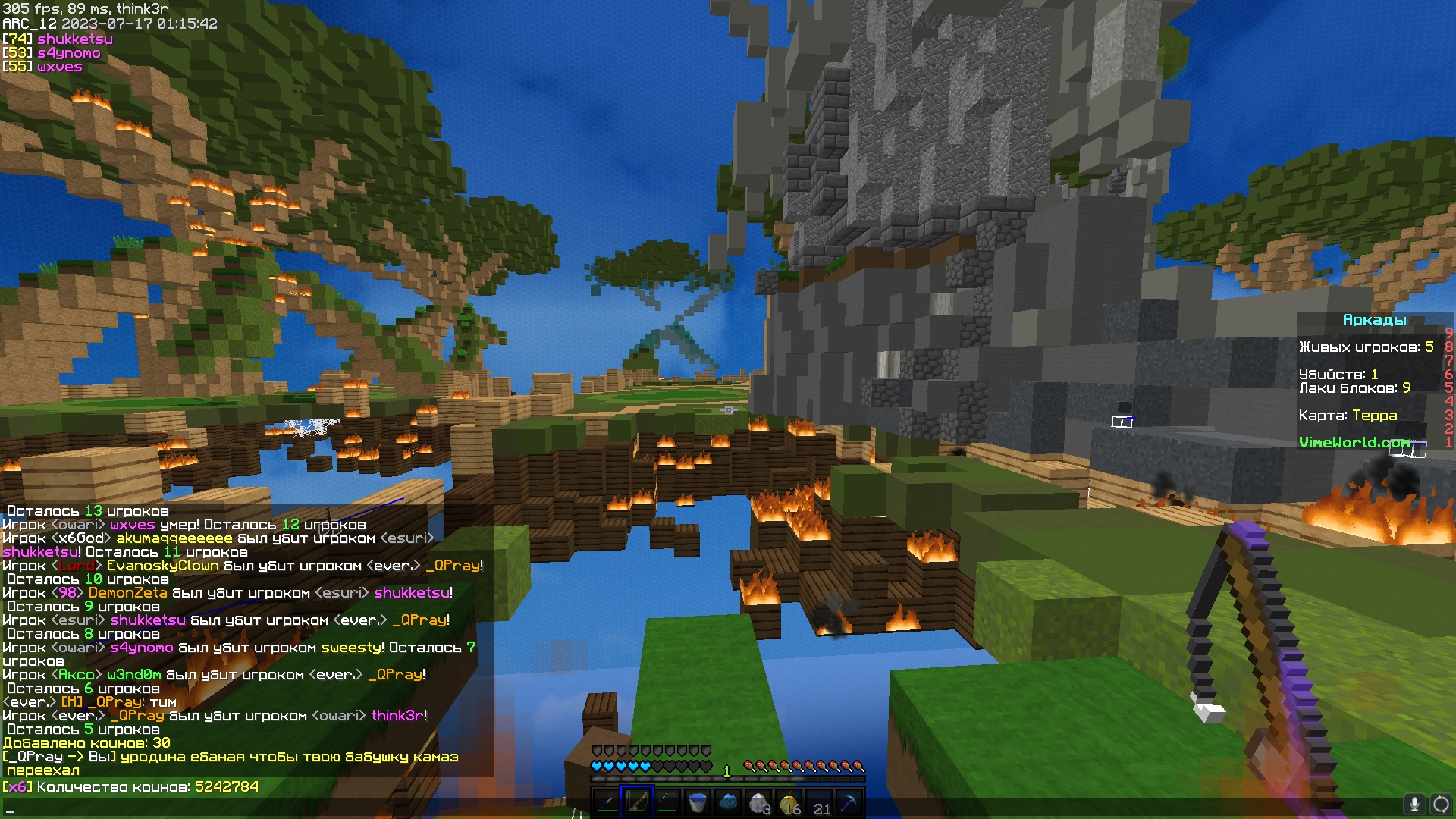Click the circular arrows refresh icon
The height and width of the screenshot is (819, 1456).
[x=1441, y=804]
